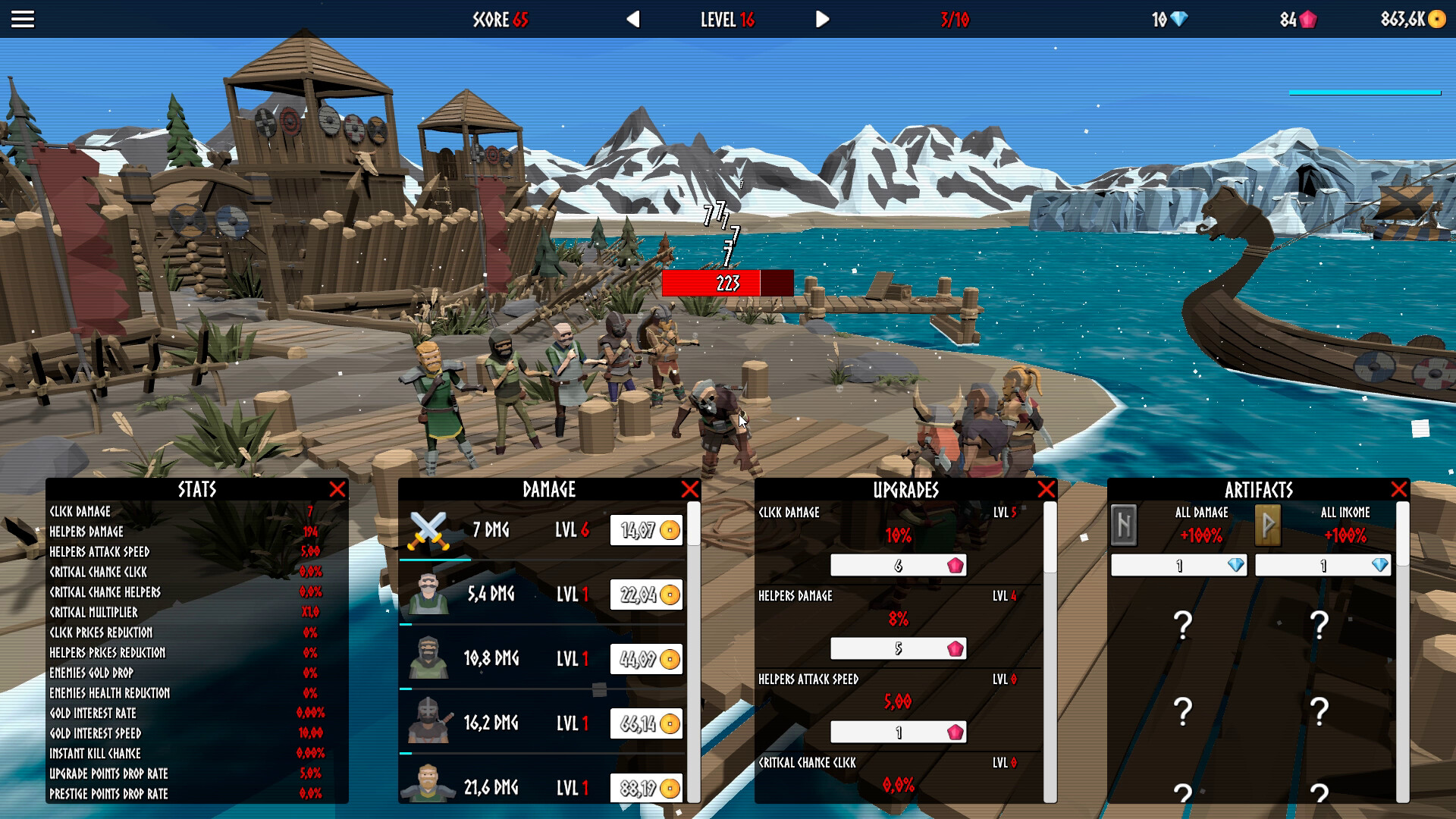Click the crossed swords click damage icon
Image resolution: width=1456 pixels, height=819 pixels.
point(429,529)
